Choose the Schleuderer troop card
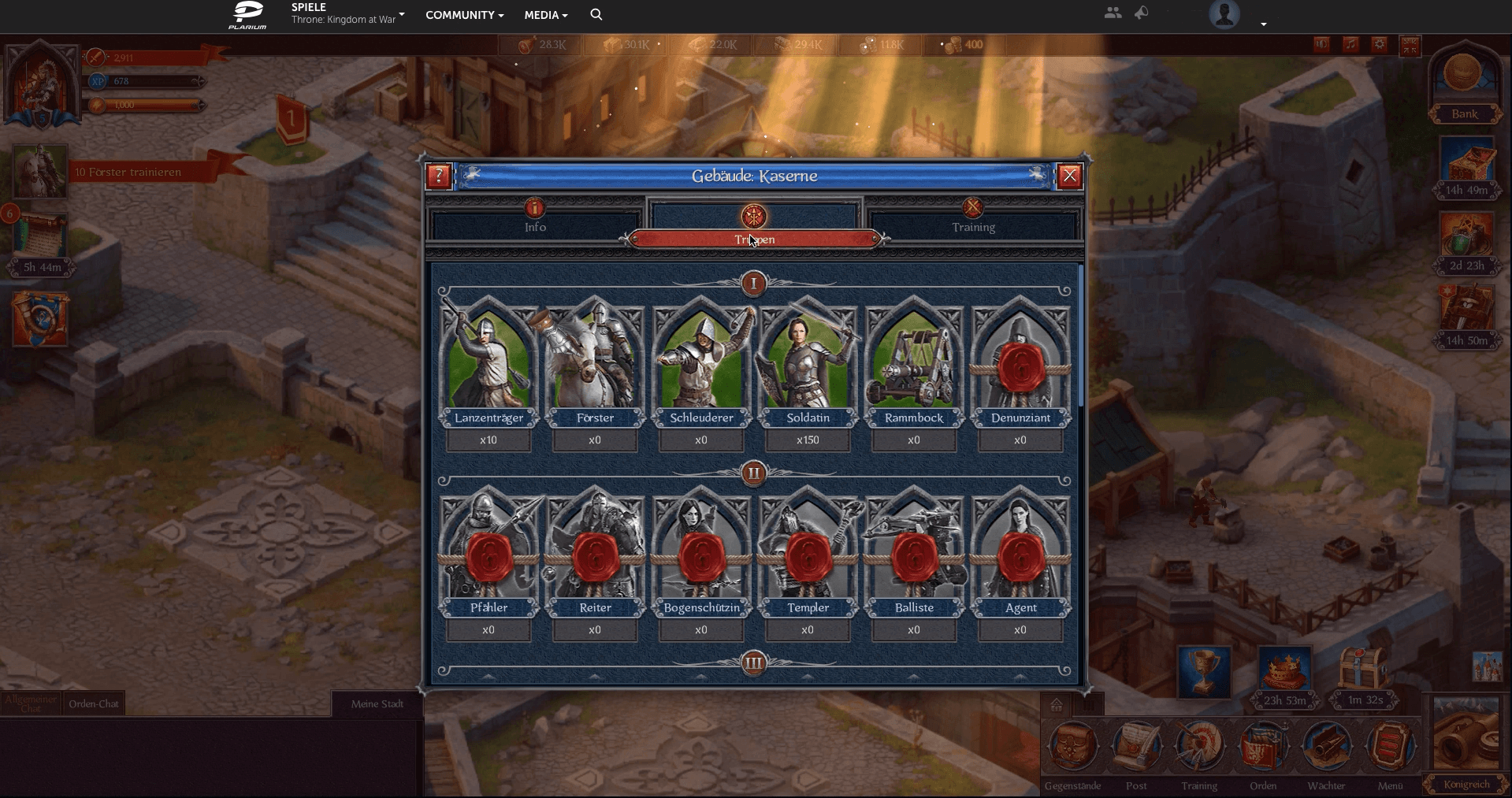Screen dimensions: 1512x798 point(701,362)
